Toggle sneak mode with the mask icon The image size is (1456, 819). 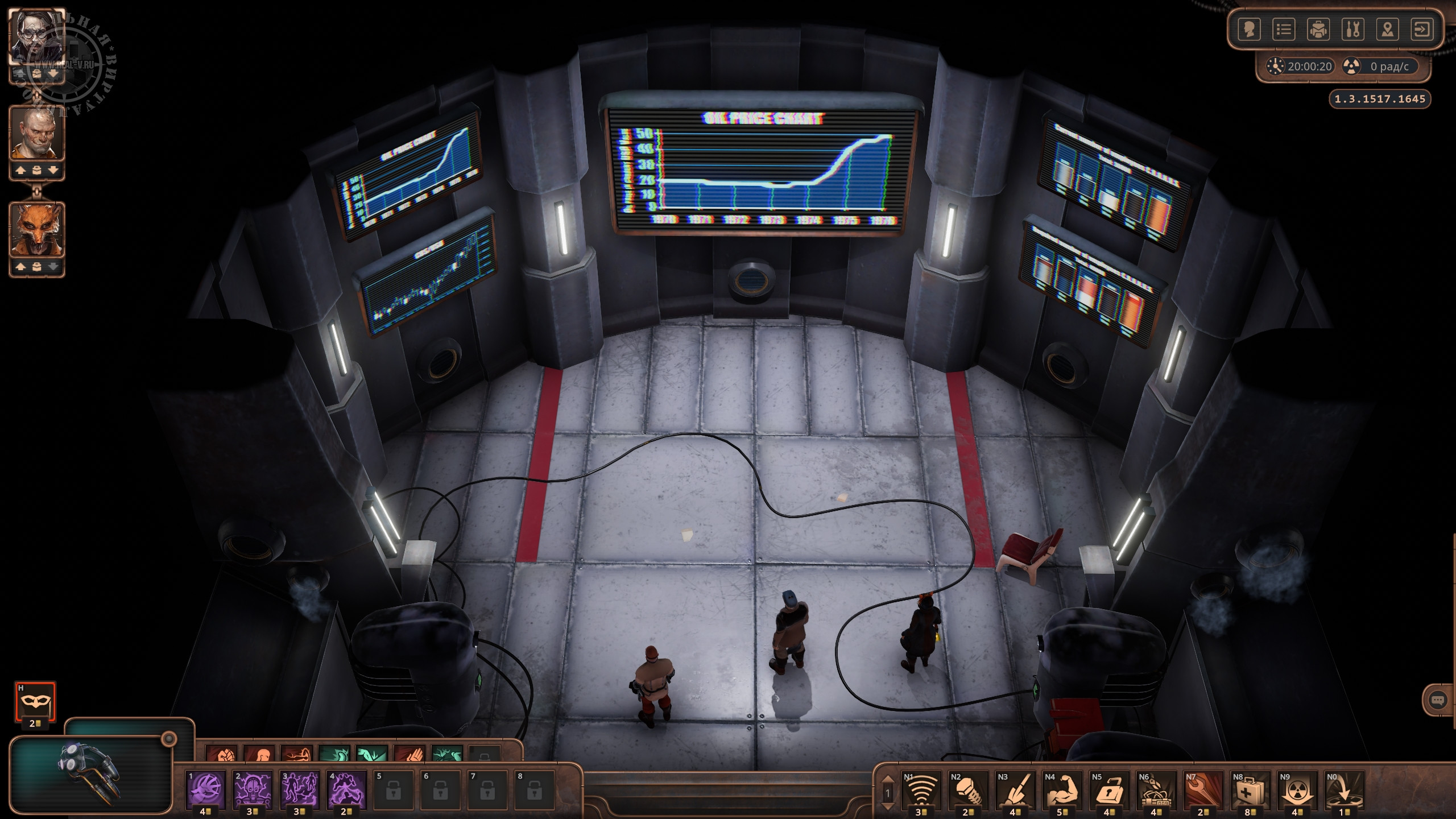tap(35, 701)
